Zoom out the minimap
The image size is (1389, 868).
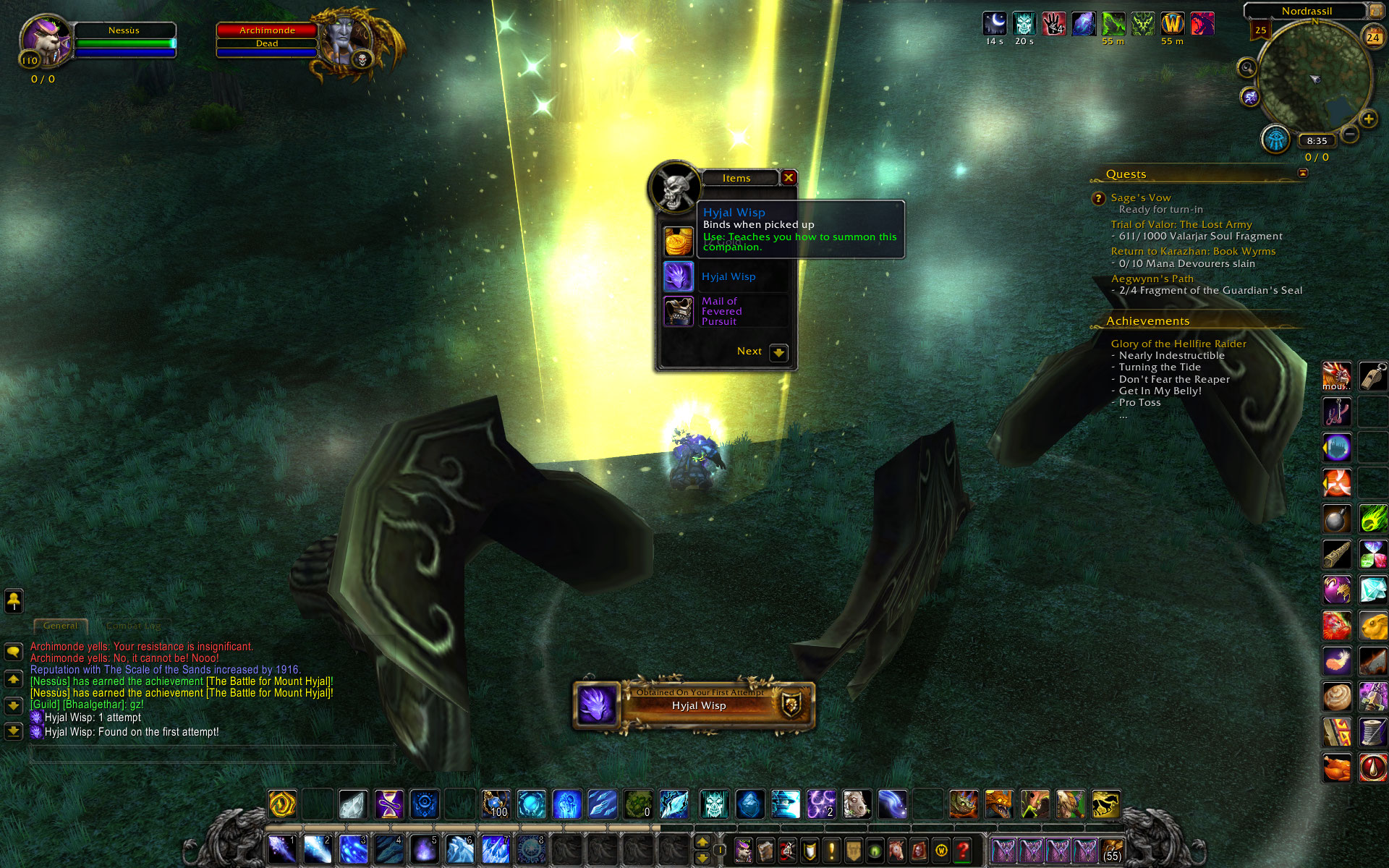click(1349, 135)
